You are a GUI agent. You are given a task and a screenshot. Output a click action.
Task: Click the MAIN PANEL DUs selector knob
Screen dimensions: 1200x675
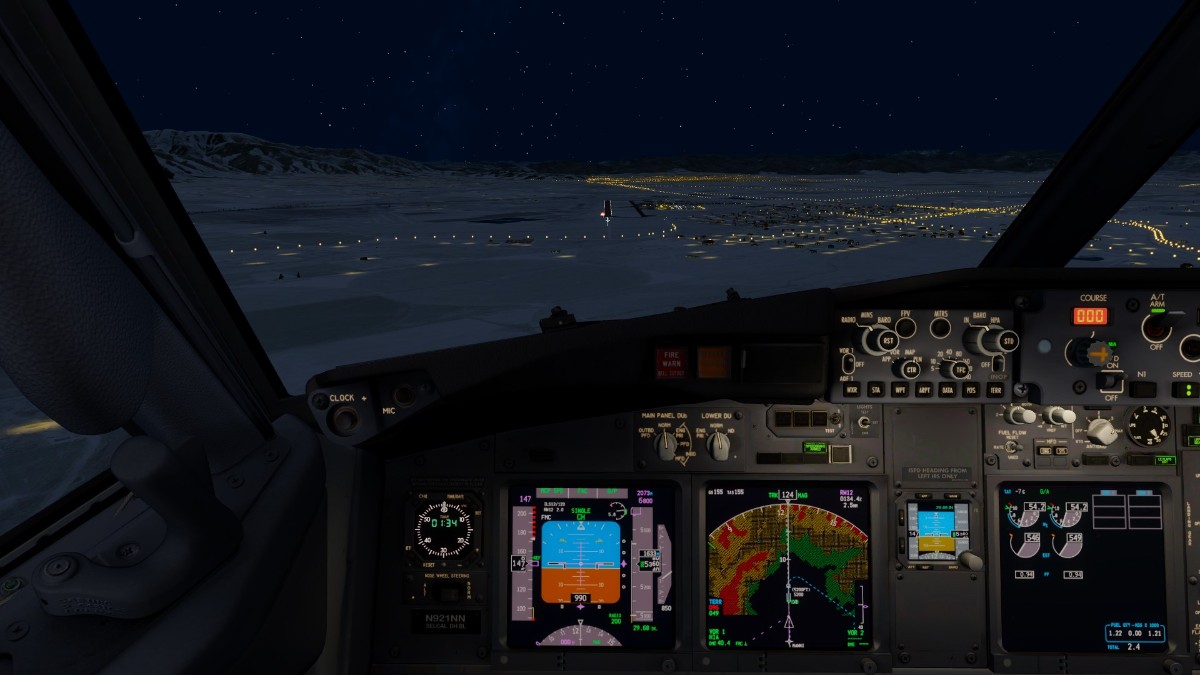(667, 446)
